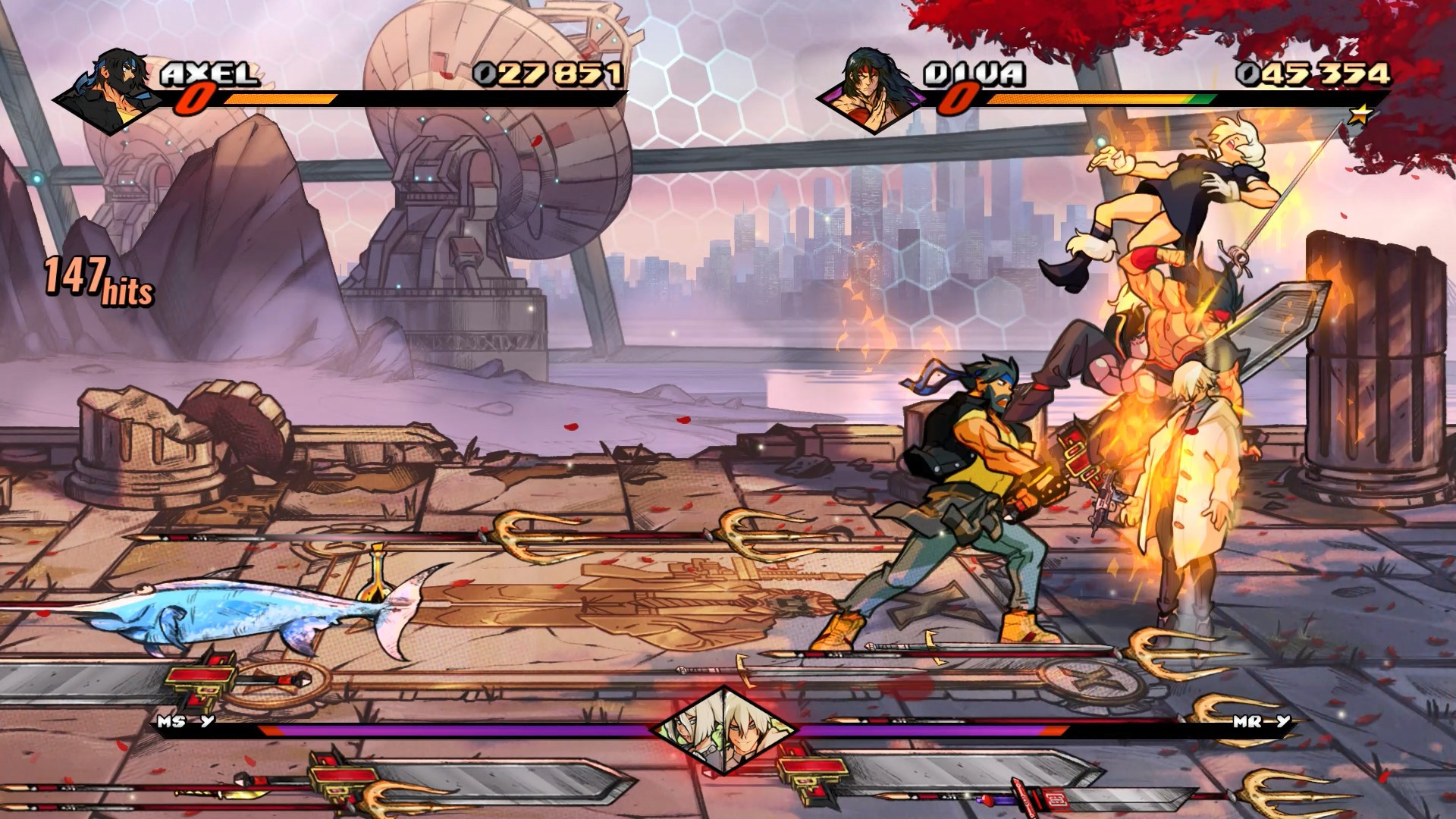Click the Ms. Y and Mr. Y boss portrait
Screen dimensions: 1456x819
[x=725, y=730]
